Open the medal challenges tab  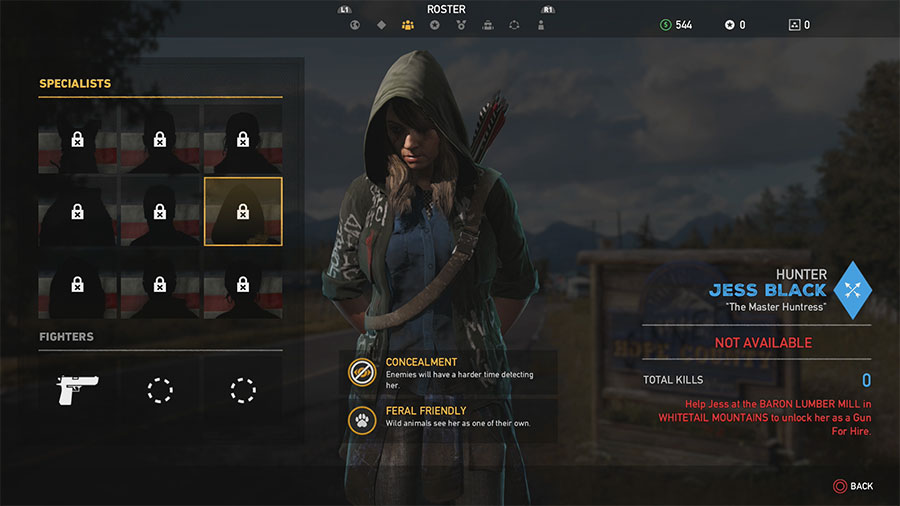click(x=461, y=25)
